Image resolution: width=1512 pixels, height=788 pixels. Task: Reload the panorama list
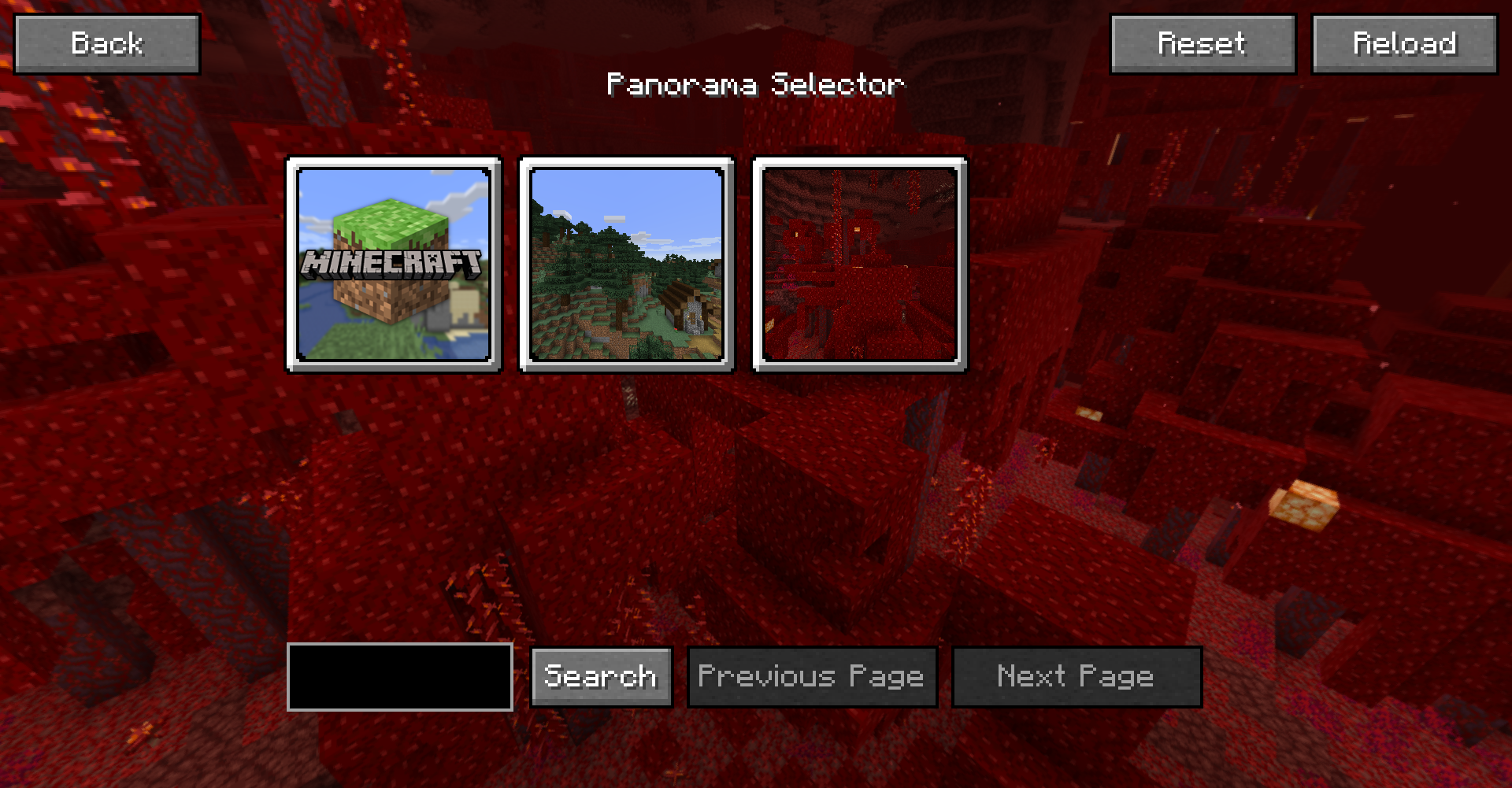[x=1404, y=44]
